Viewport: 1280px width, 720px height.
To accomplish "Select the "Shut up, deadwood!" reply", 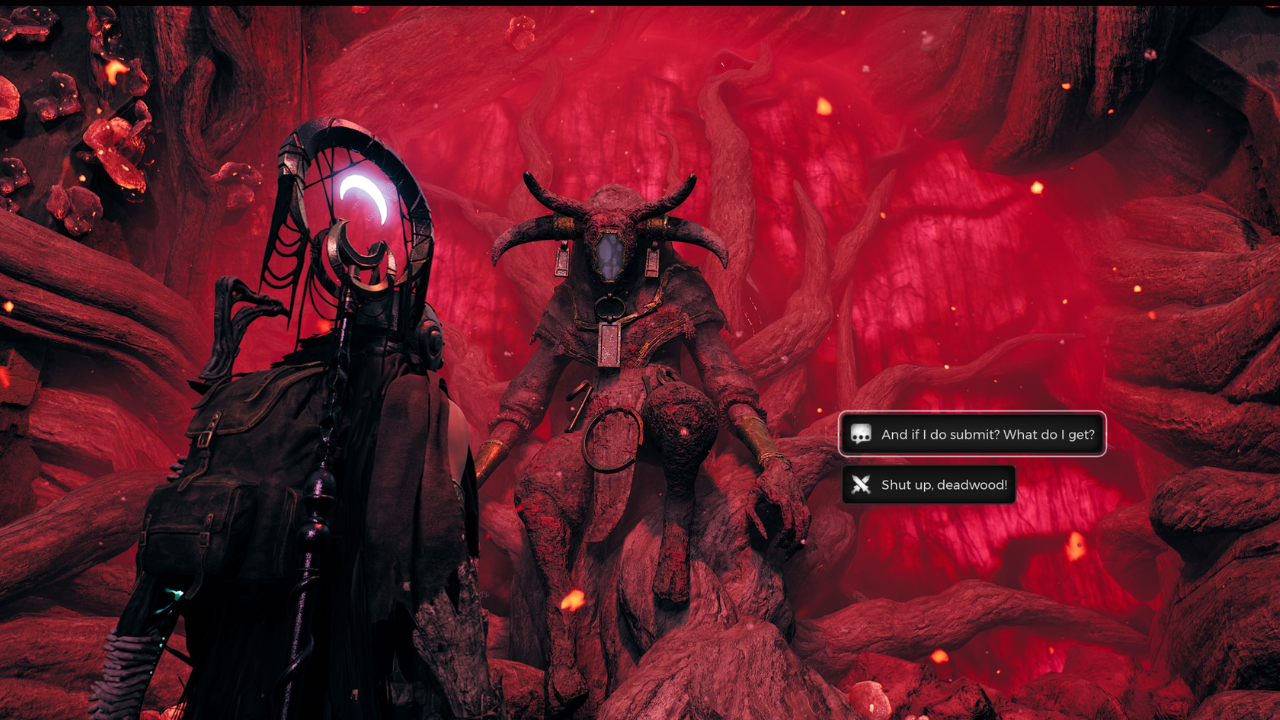I will [x=929, y=485].
